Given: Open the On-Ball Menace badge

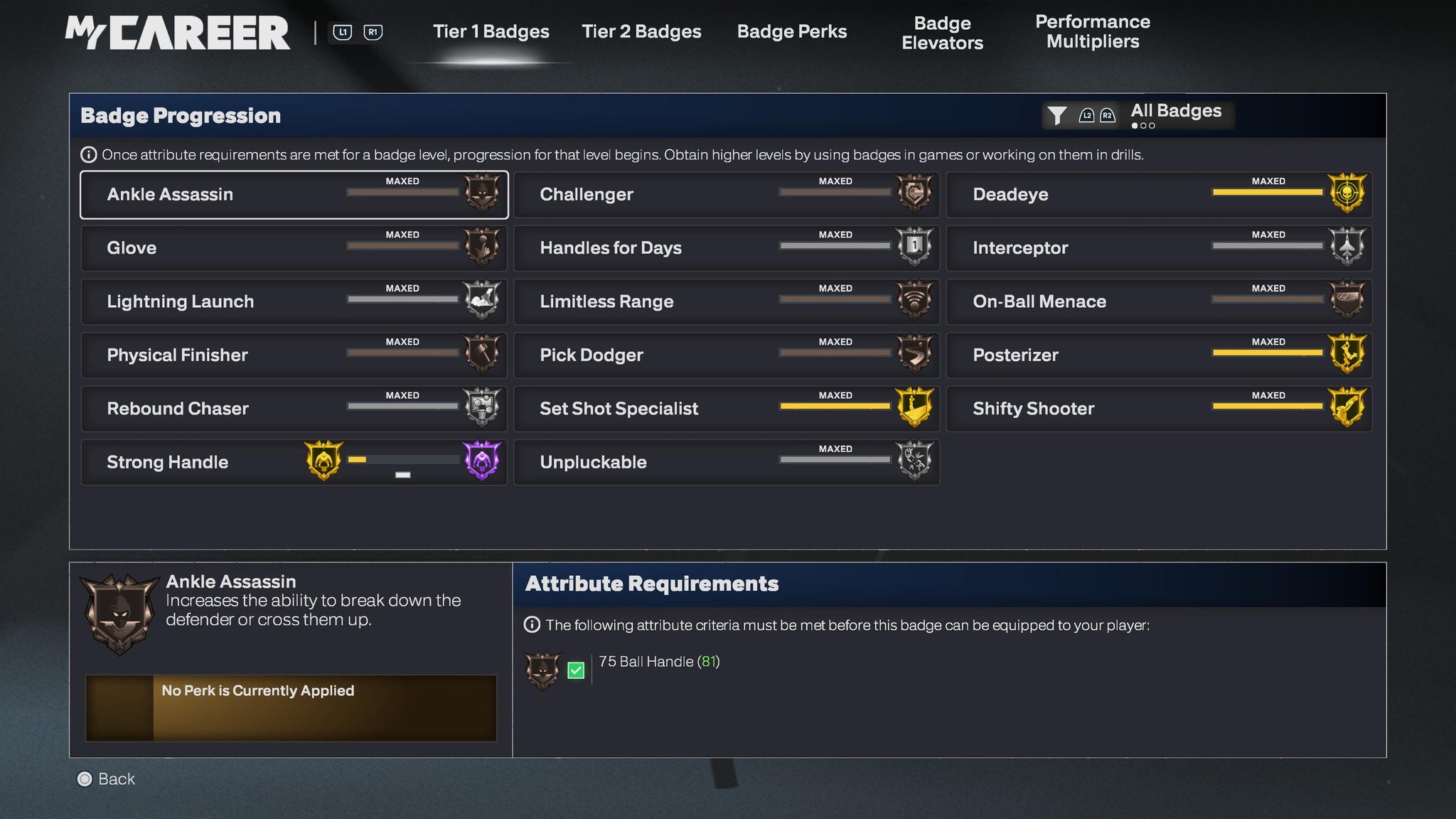Looking at the screenshot, I should tap(1158, 301).
